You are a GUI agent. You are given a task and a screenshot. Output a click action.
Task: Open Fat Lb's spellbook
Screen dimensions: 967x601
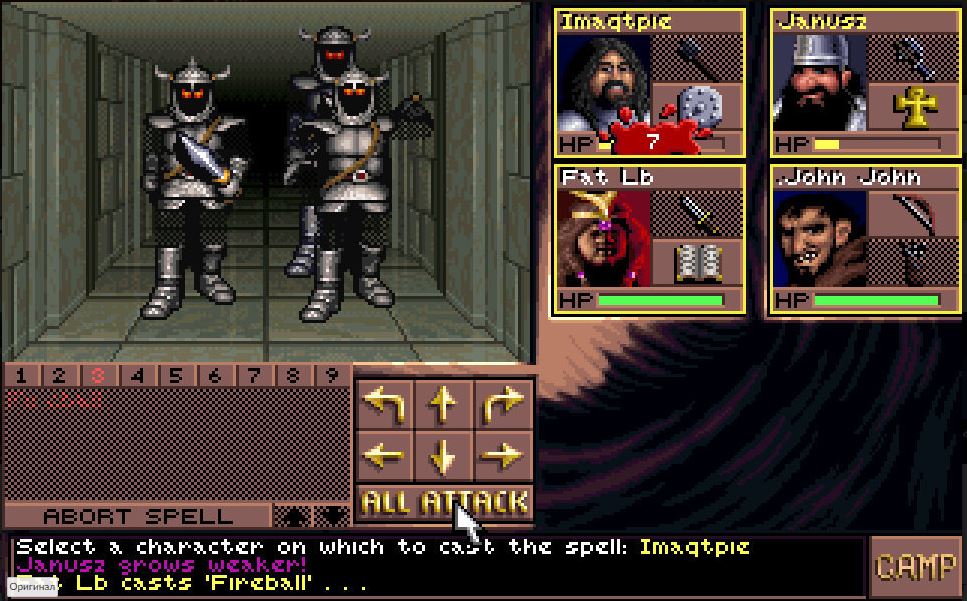(x=697, y=263)
